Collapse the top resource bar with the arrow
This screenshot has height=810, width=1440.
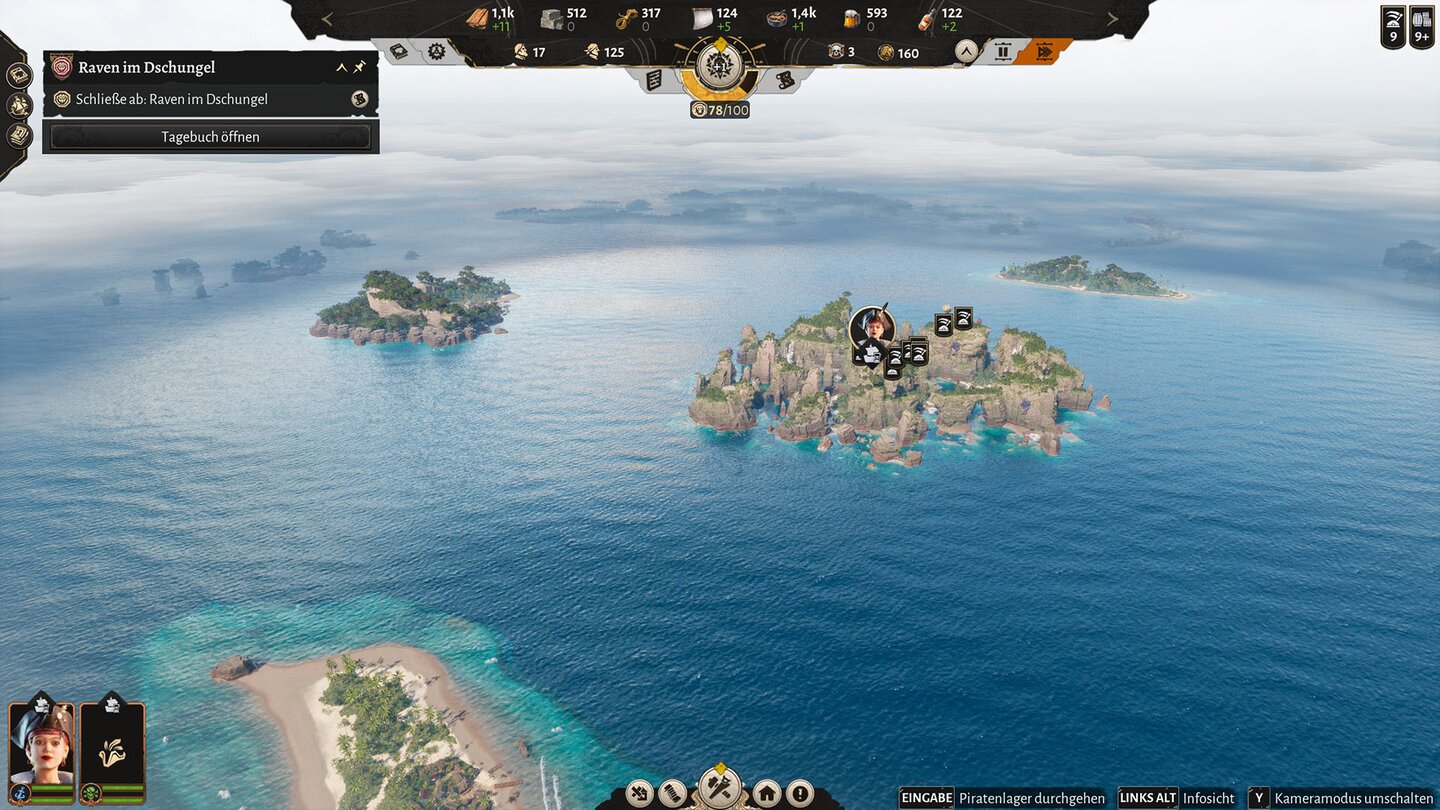965,52
